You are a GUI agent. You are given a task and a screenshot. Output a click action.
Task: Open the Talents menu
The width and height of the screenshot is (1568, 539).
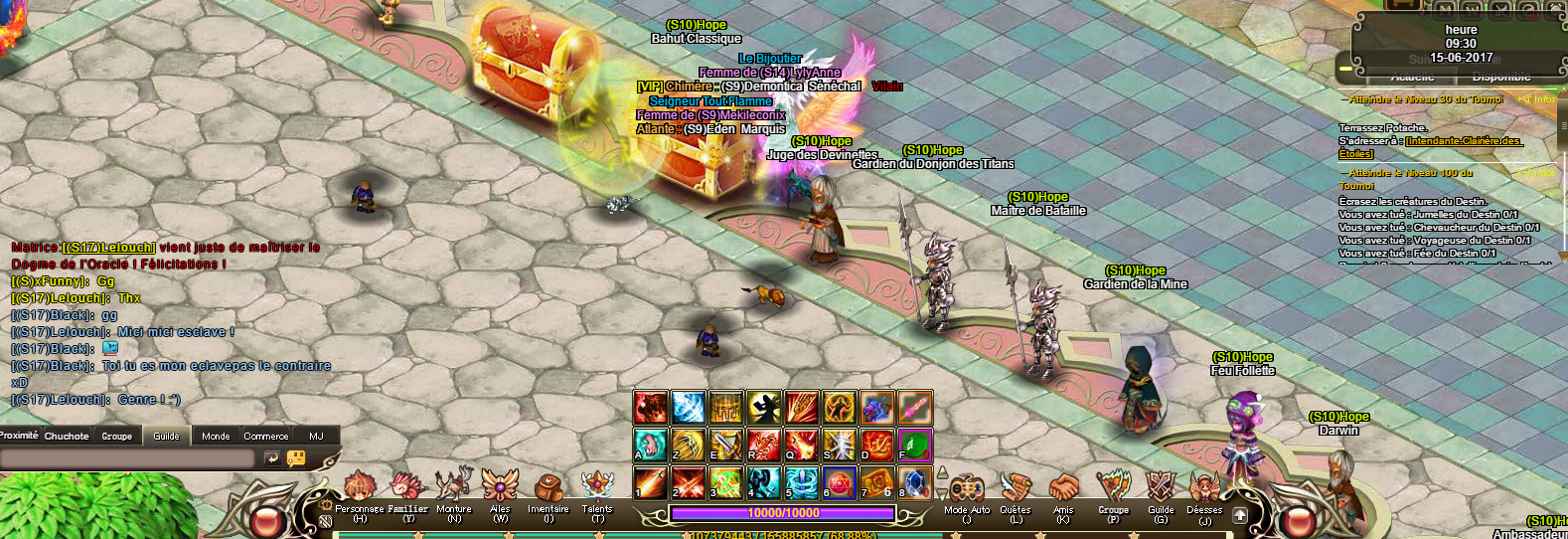click(597, 487)
